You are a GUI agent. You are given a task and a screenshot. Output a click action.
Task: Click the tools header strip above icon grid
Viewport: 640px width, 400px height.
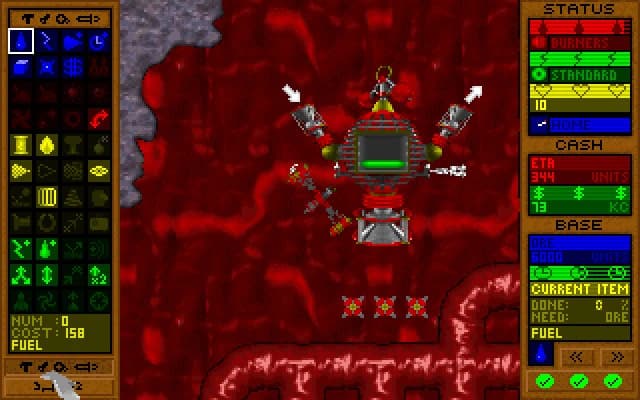coord(60,17)
